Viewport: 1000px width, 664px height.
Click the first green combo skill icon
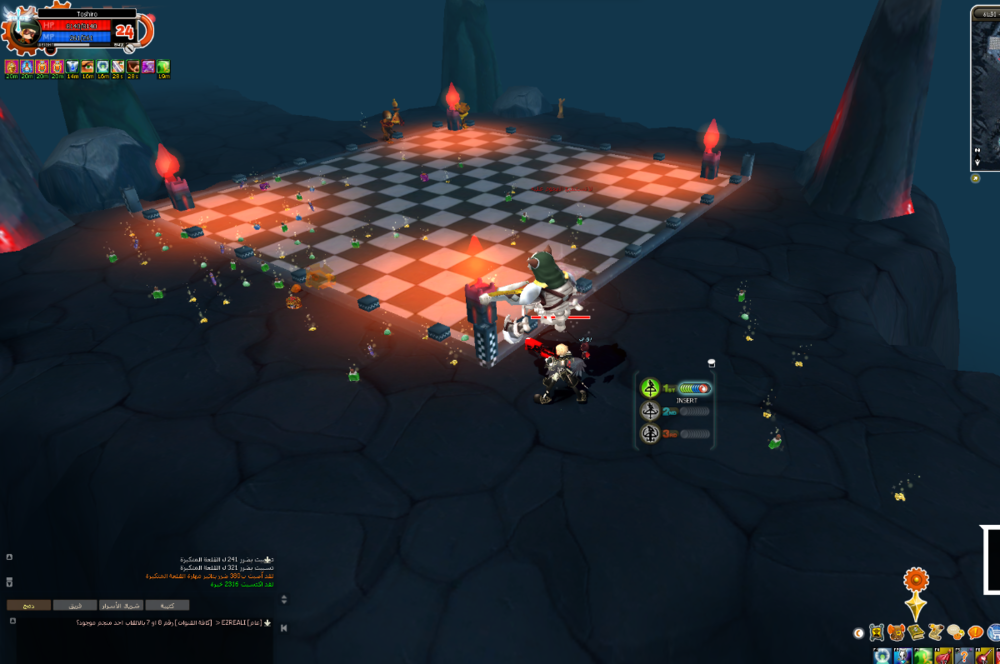coord(650,388)
